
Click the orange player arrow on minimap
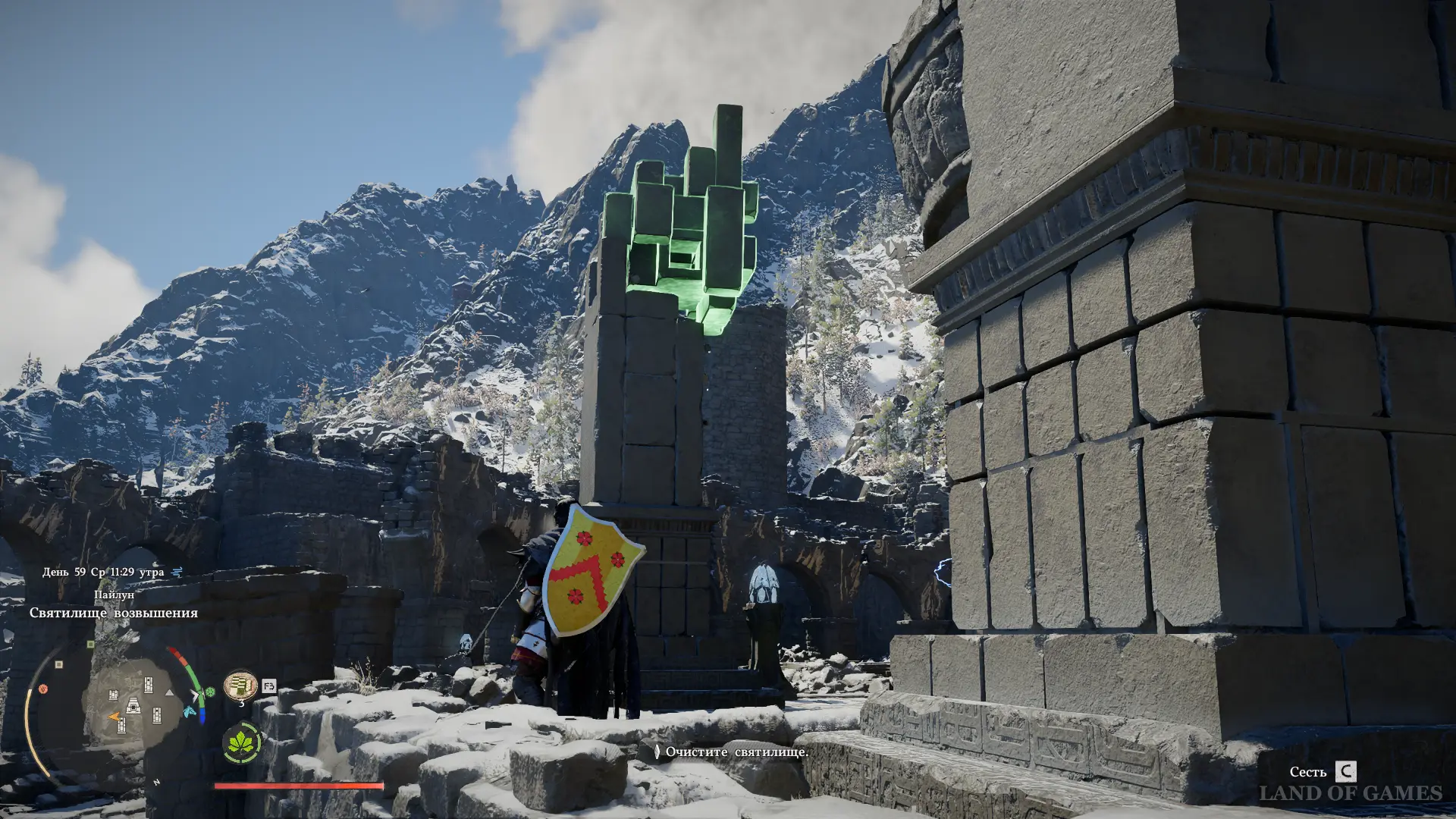pos(114,717)
